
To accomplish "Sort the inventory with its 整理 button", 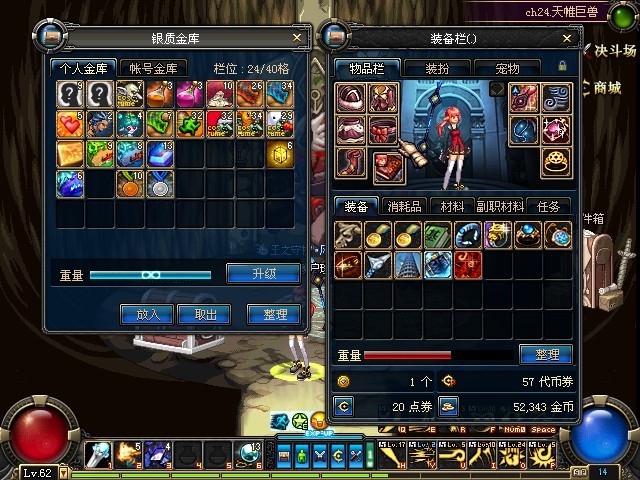I will coord(546,355).
